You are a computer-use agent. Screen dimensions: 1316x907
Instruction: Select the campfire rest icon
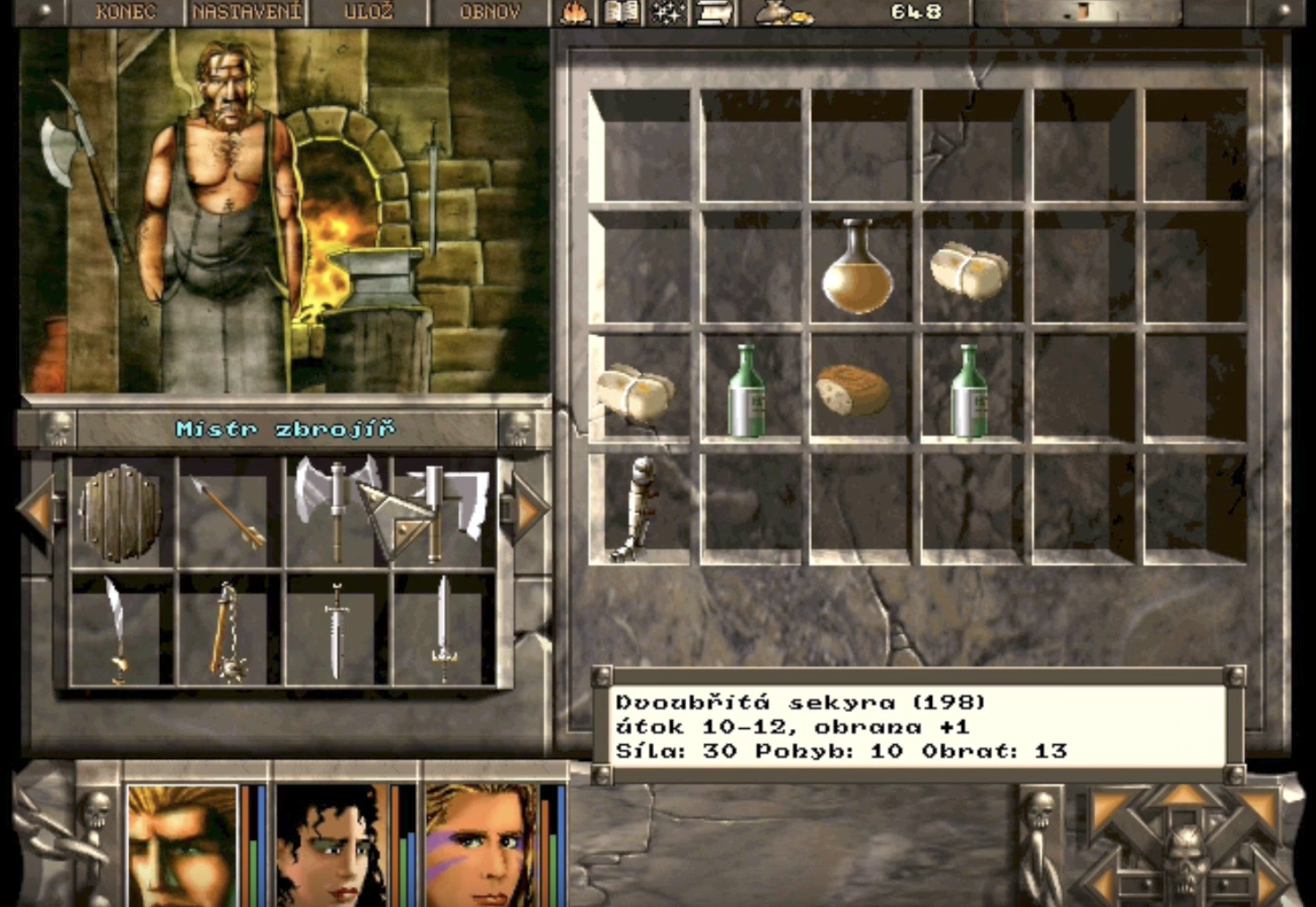pos(575,12)
